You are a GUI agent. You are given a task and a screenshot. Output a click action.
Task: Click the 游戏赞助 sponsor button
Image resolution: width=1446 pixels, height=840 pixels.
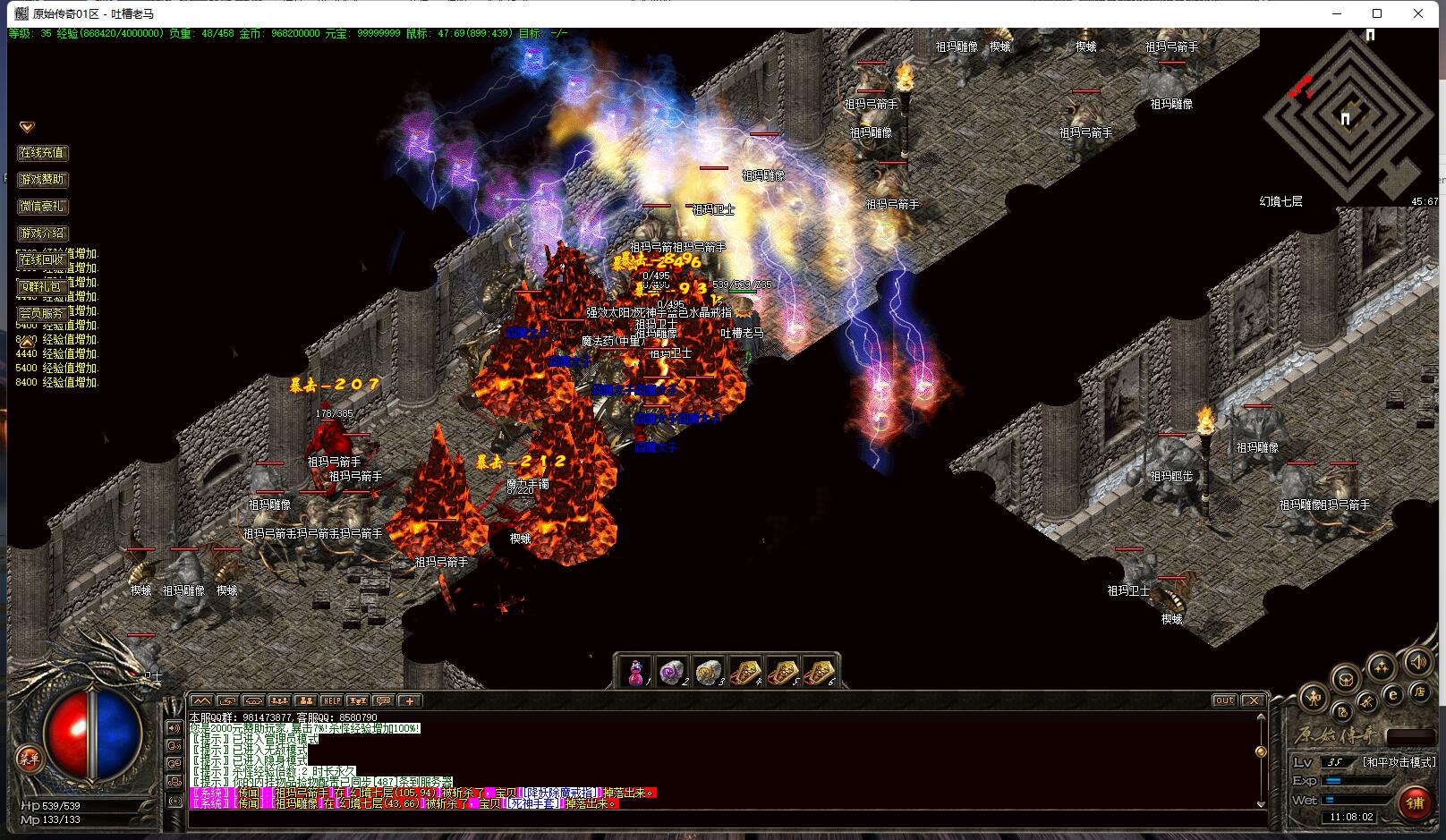pos(43,180)
